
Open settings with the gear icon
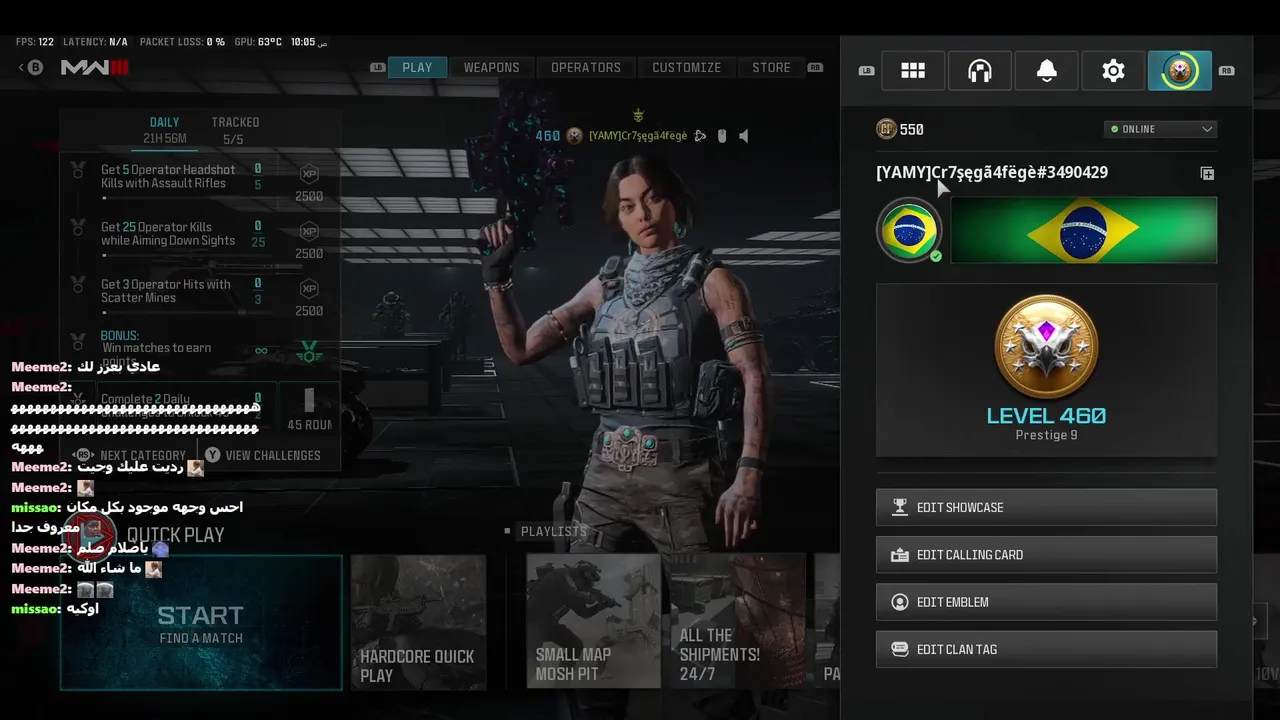pos(1113,71)
